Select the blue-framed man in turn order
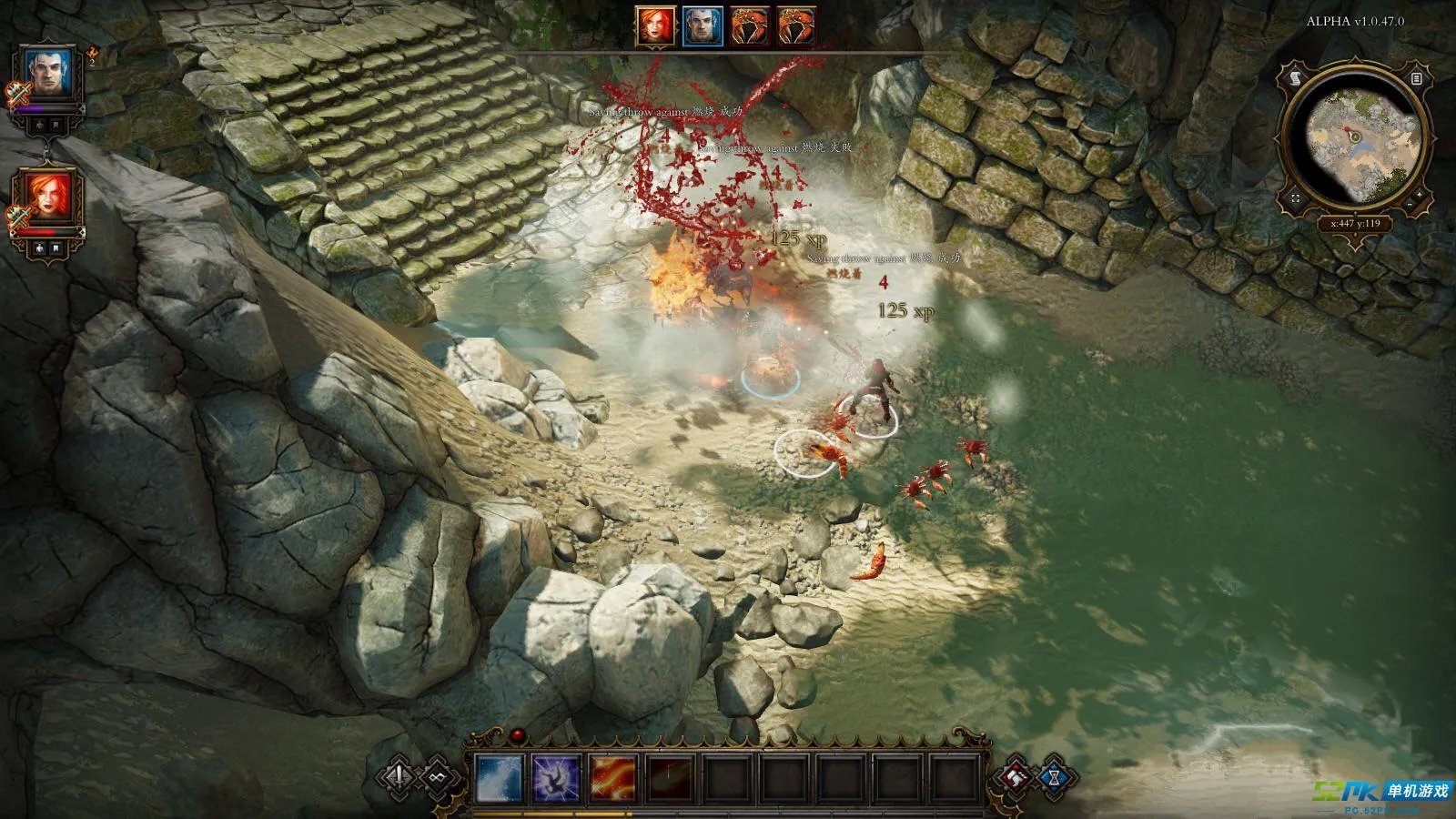Viewport: 1456px width, 819px height. point(703,26)
